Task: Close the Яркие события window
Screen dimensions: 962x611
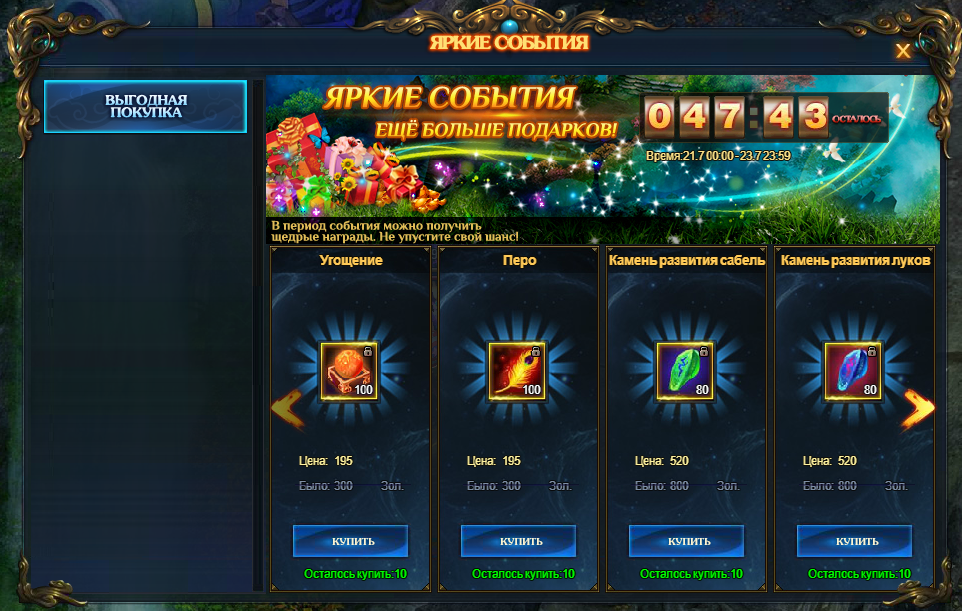Action: tap(903, 52)
